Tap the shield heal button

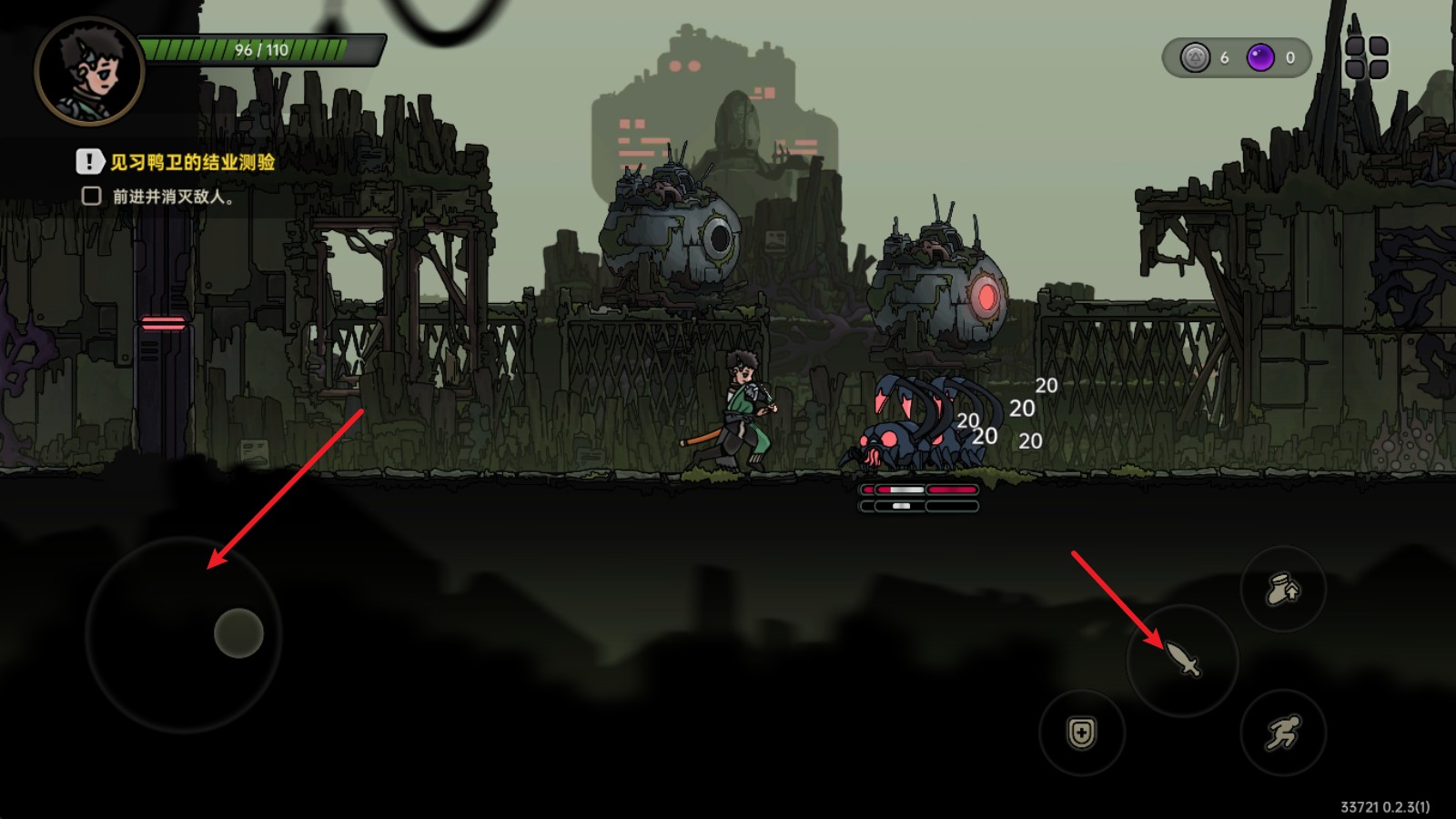tap(1082, 733)
